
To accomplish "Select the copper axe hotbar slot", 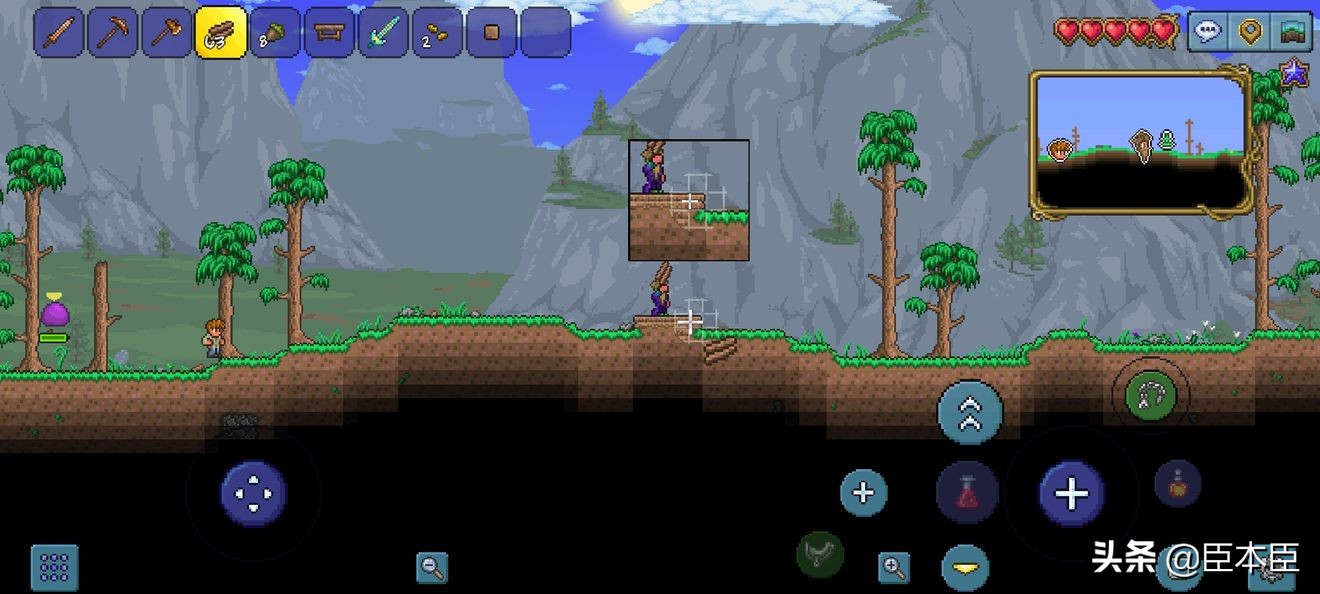I will [x=167, y=33].
